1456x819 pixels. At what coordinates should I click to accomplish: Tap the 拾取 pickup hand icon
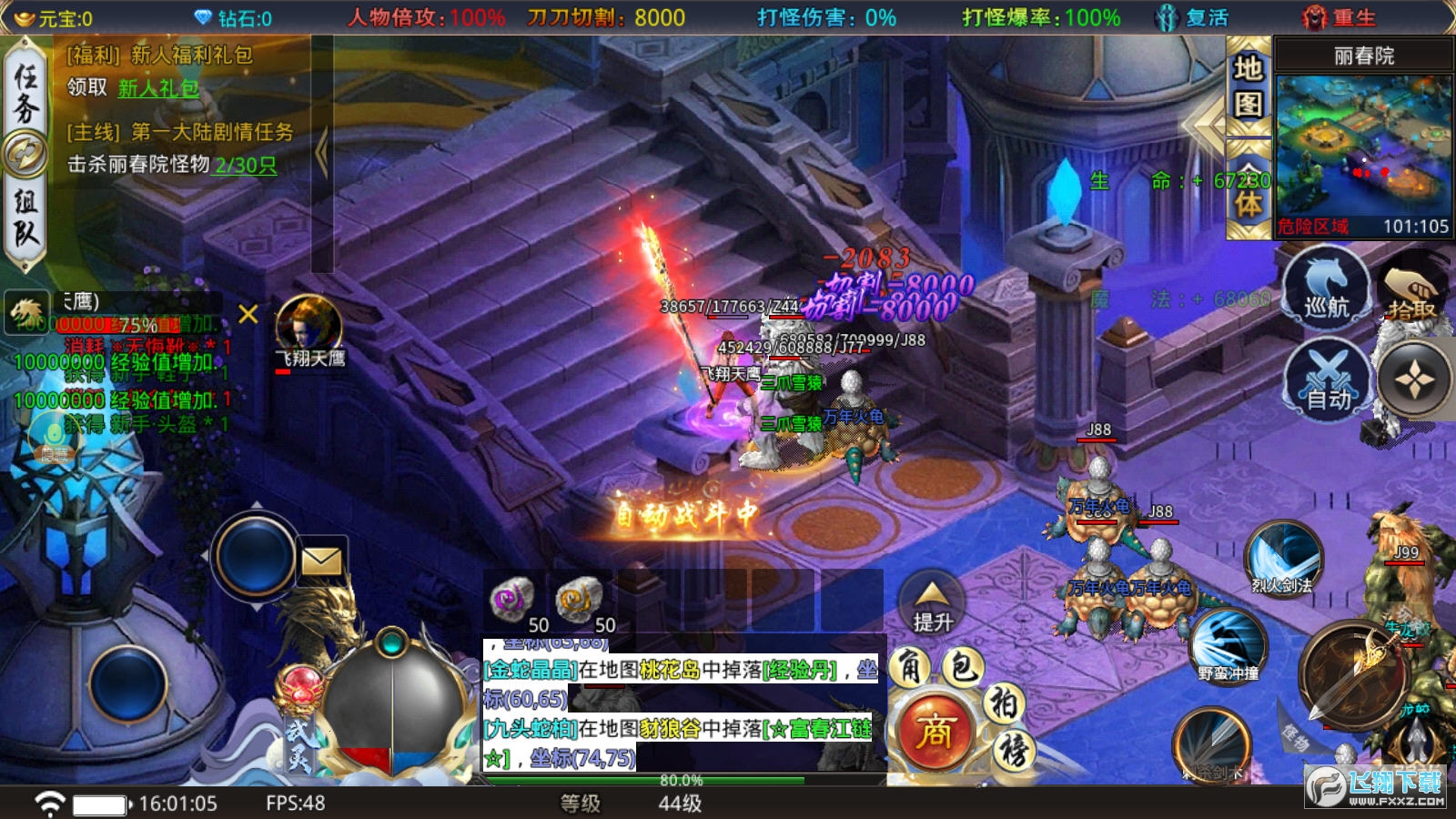1410,289
